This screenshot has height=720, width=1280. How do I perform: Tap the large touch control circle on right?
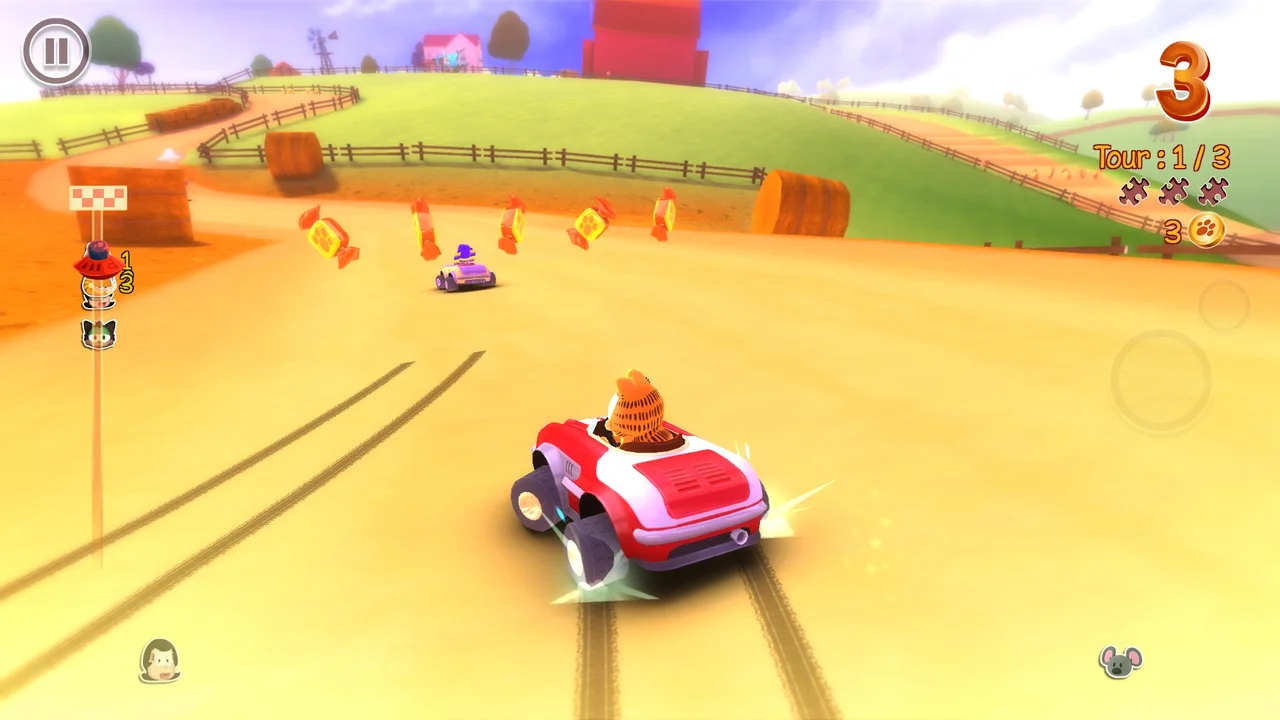1160,382
